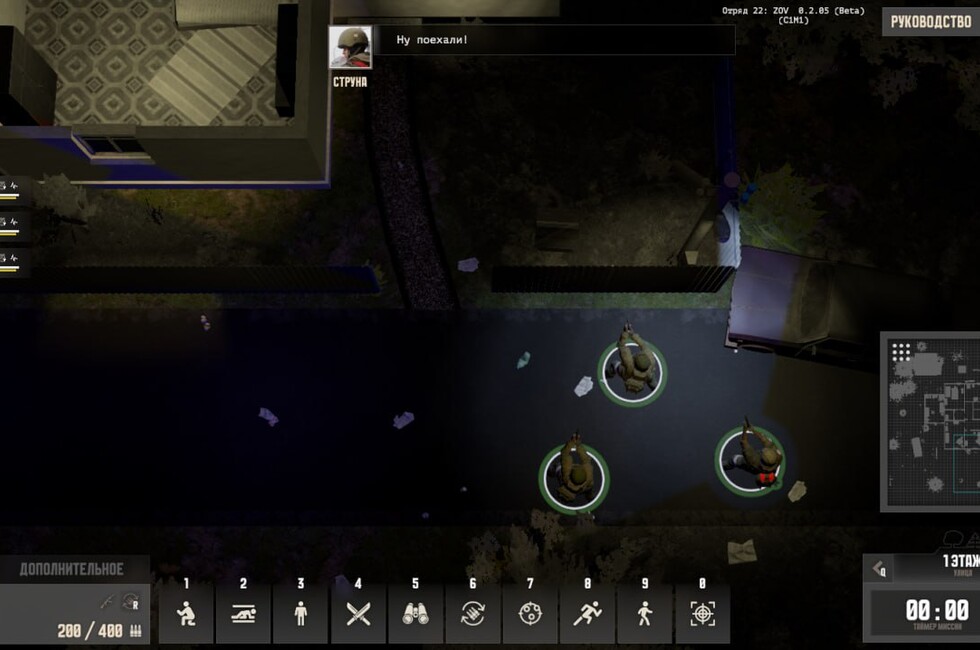This screenshot has height=650, width=980.
Task: Select the formation circle command
Action: pos(530,614)
